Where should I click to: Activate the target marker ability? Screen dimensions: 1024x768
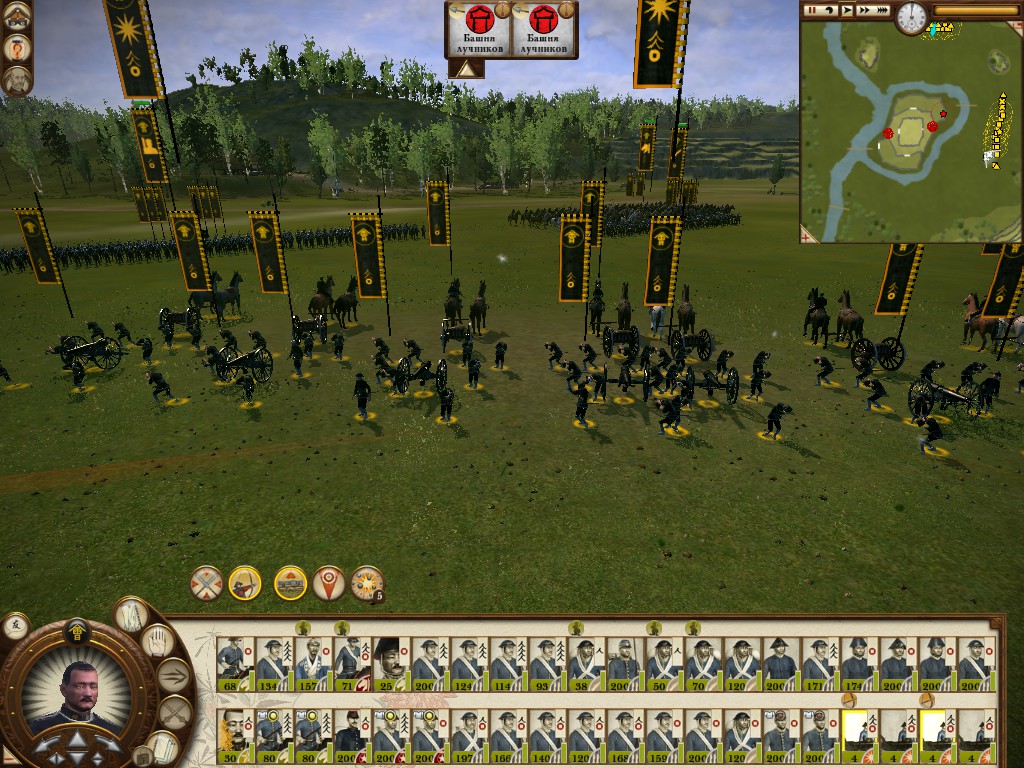tap(329, 583)
